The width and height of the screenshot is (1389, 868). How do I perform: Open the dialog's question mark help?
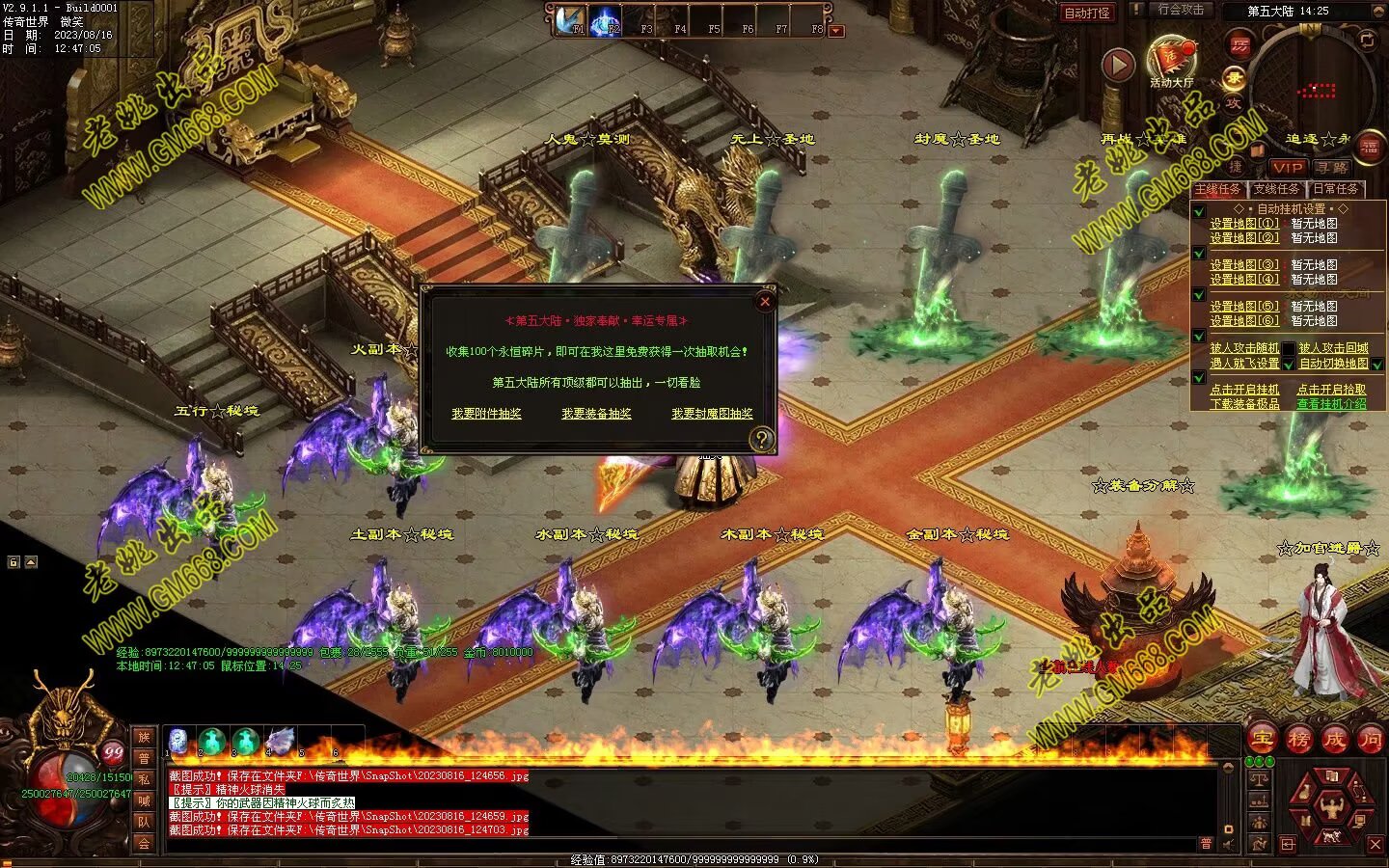762,440
